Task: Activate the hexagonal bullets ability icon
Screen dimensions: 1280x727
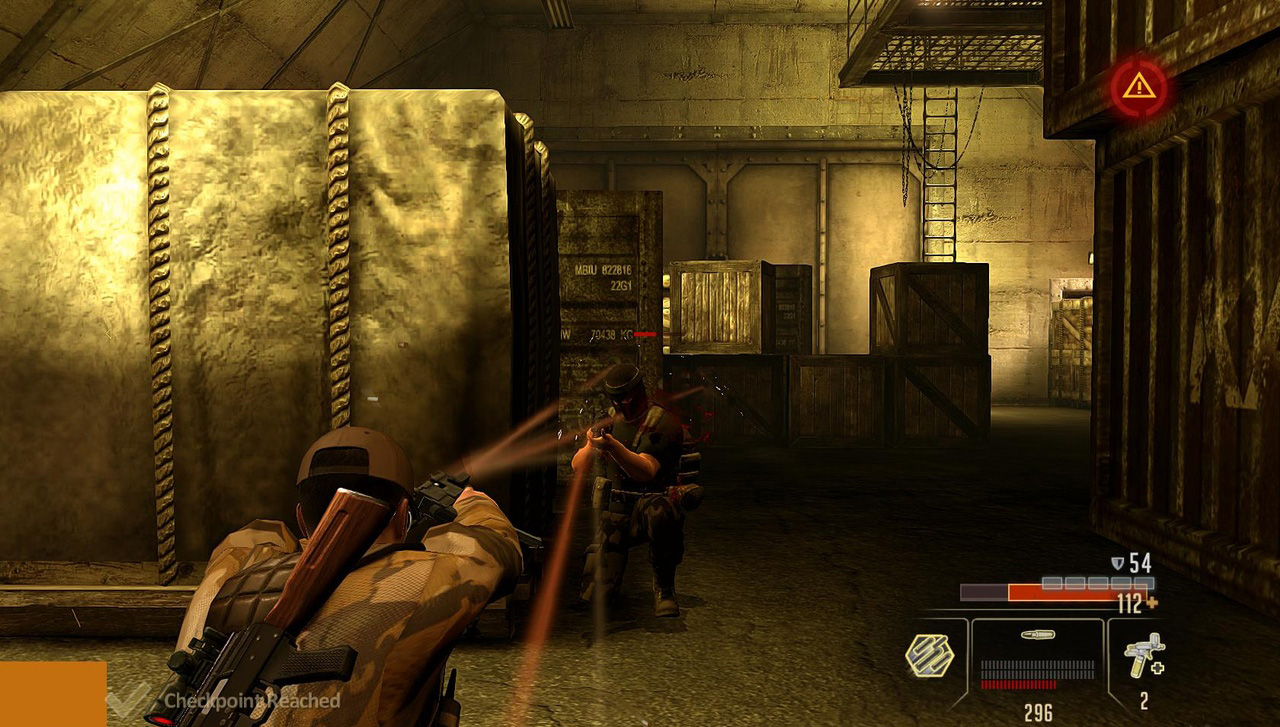Action: (929, 656)
